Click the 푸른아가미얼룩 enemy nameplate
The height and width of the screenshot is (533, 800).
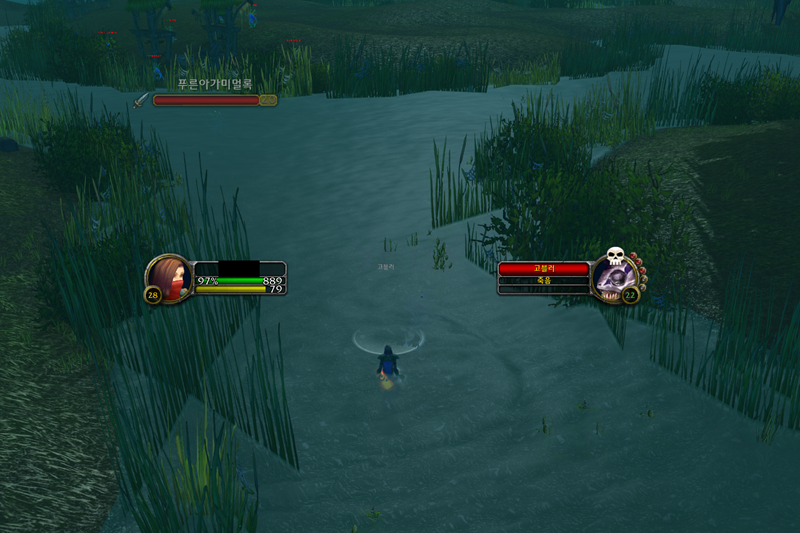pos(207,100)
